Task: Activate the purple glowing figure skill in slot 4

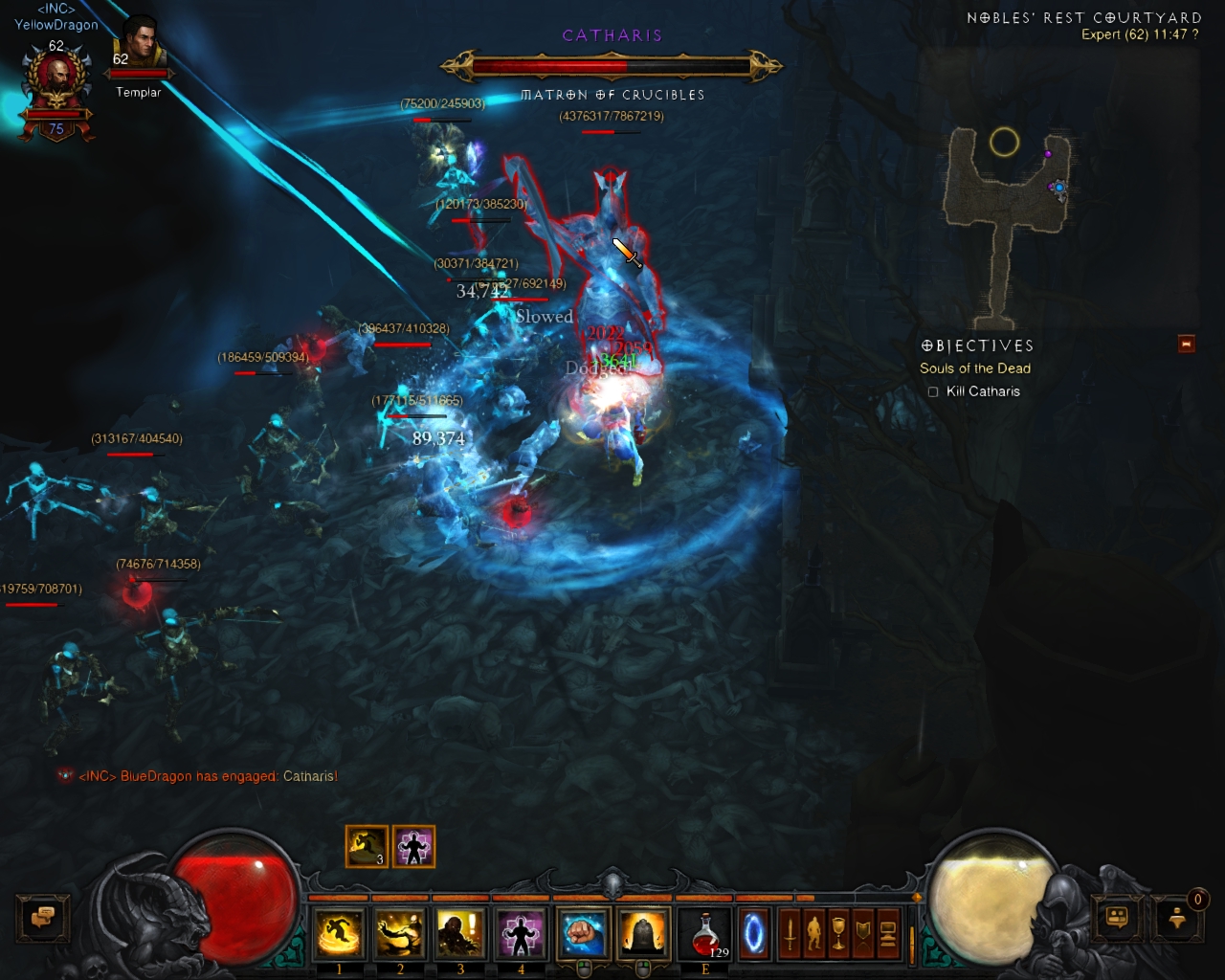Action: tap(521, 933)
